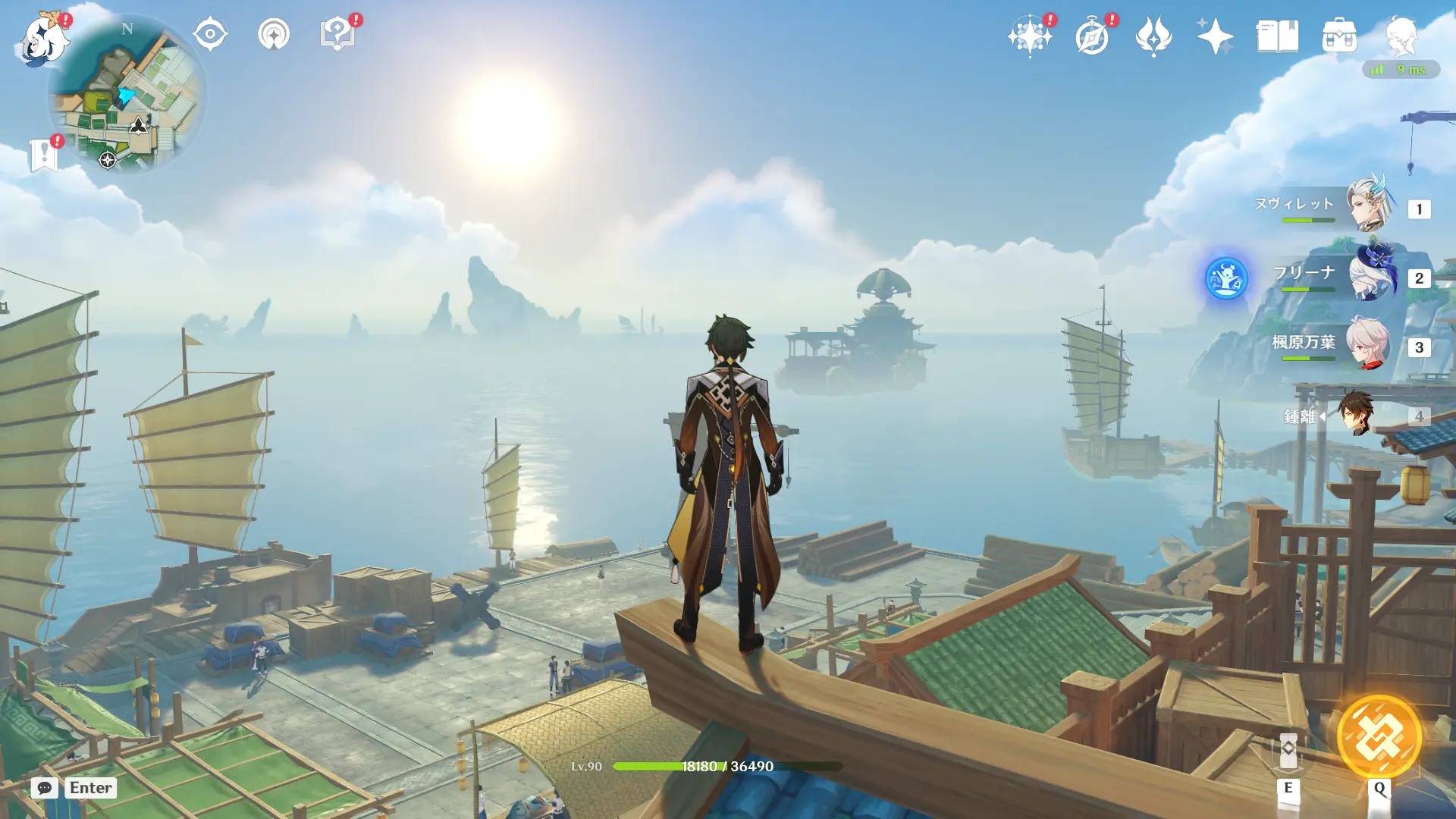The image size is (1456, 819).
Task: Open the Events compass icon
Action: click(x=1092, y=36)
